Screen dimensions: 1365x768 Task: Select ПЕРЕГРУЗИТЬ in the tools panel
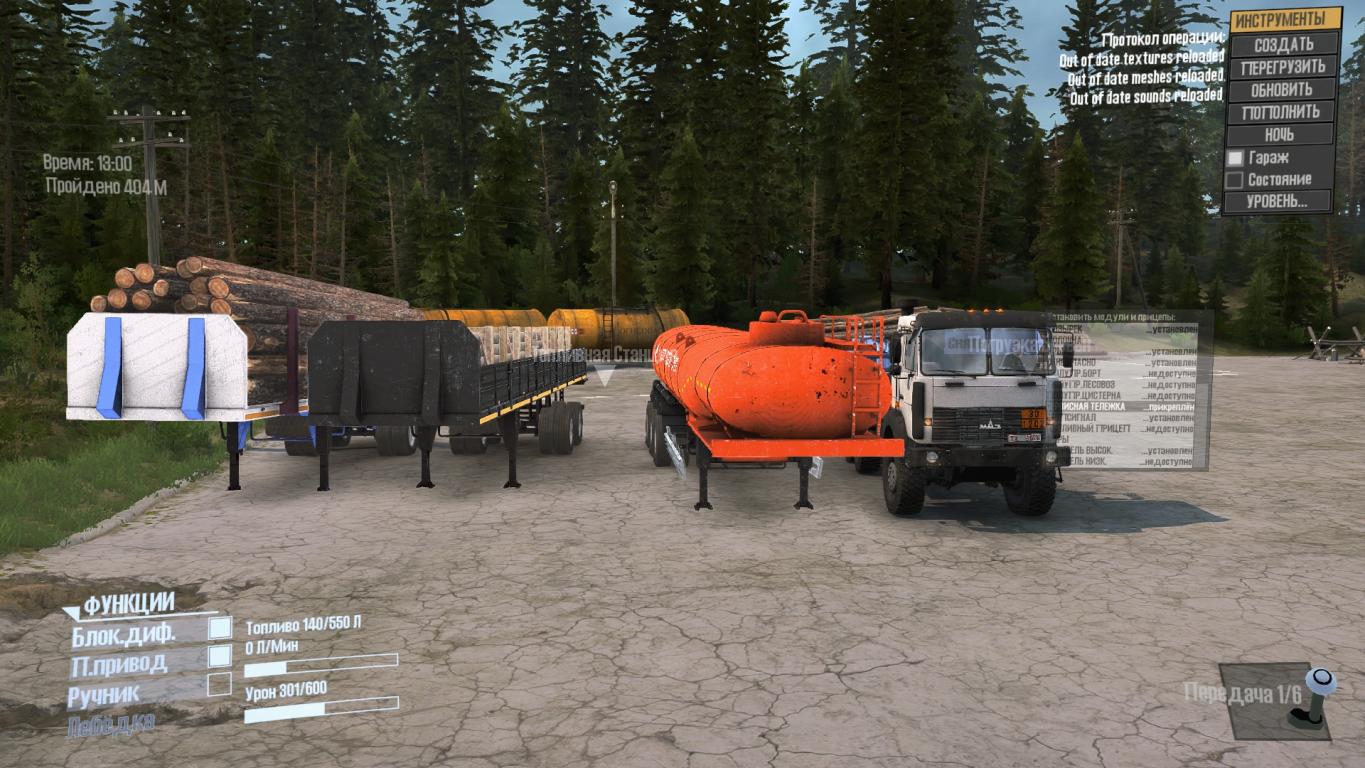point(1283,67)
